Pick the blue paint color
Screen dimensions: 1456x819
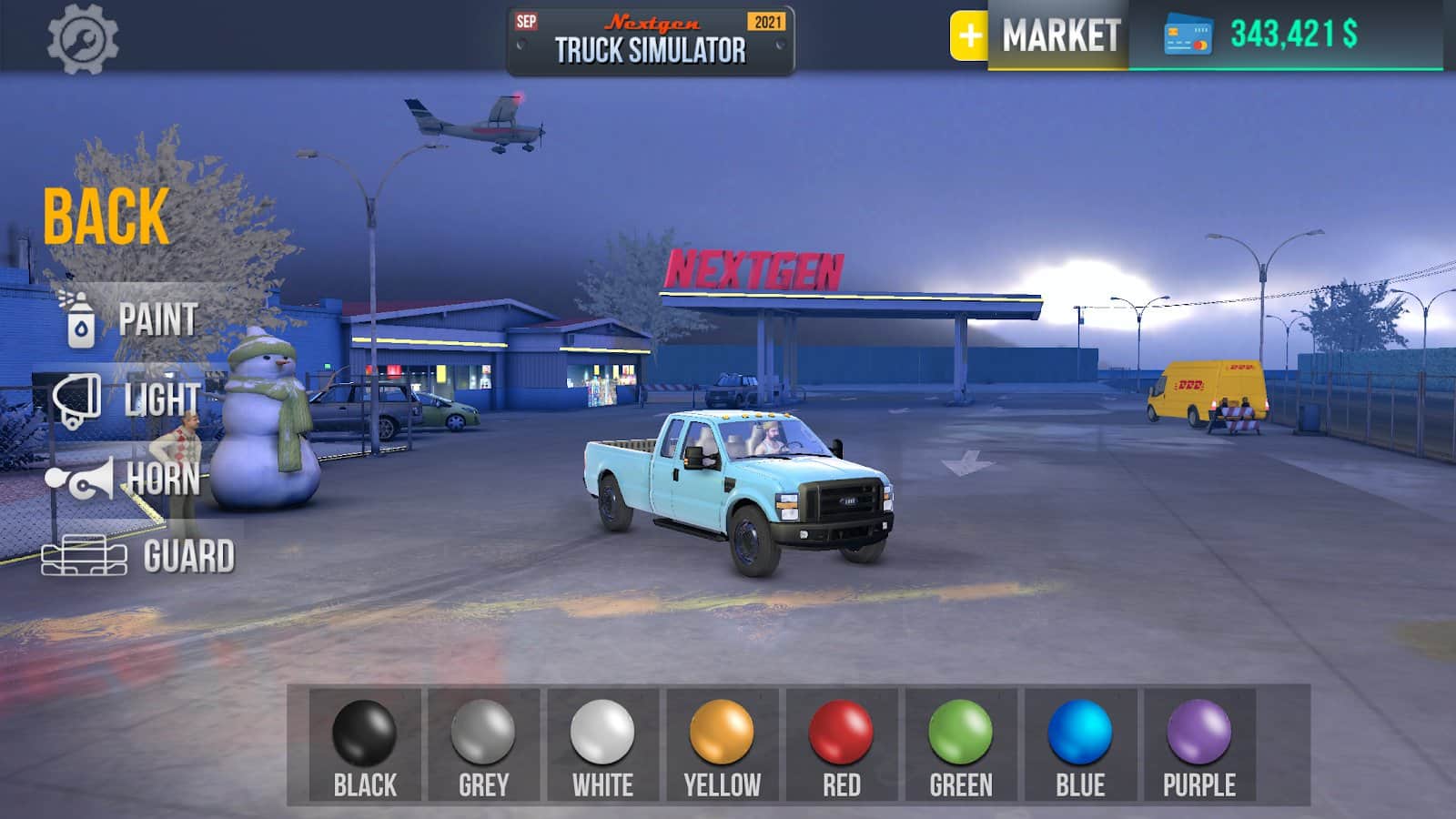[x=1080, y=744]
